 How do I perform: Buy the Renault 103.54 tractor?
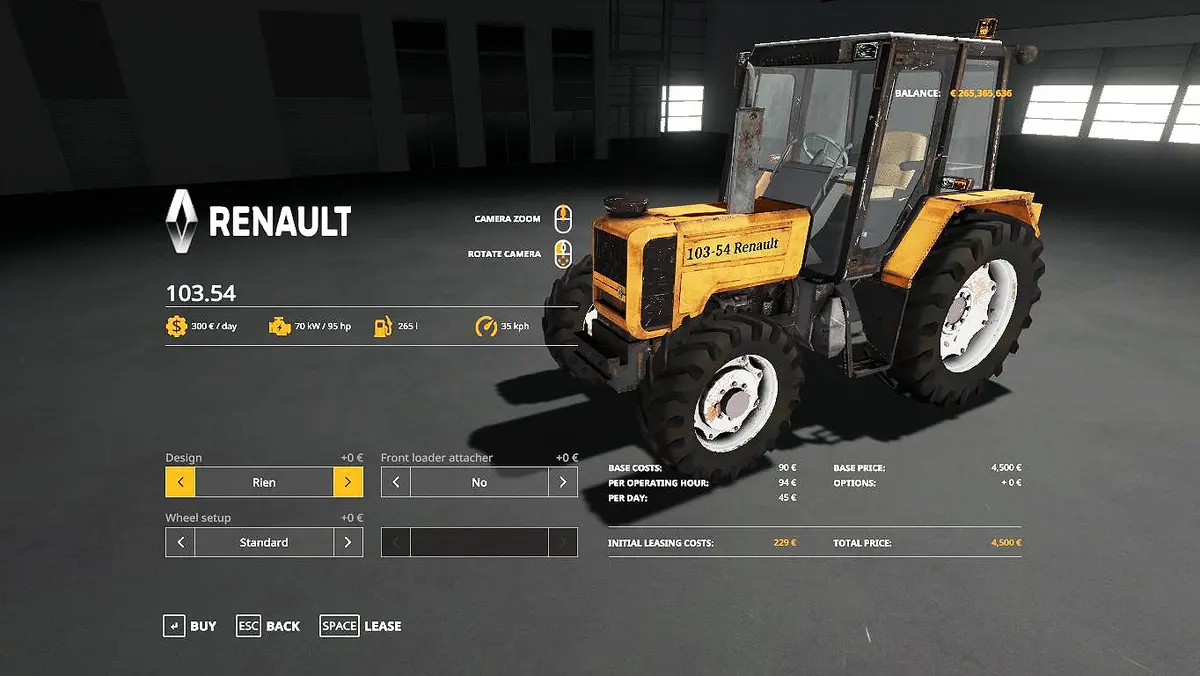(x=190, y=626)
